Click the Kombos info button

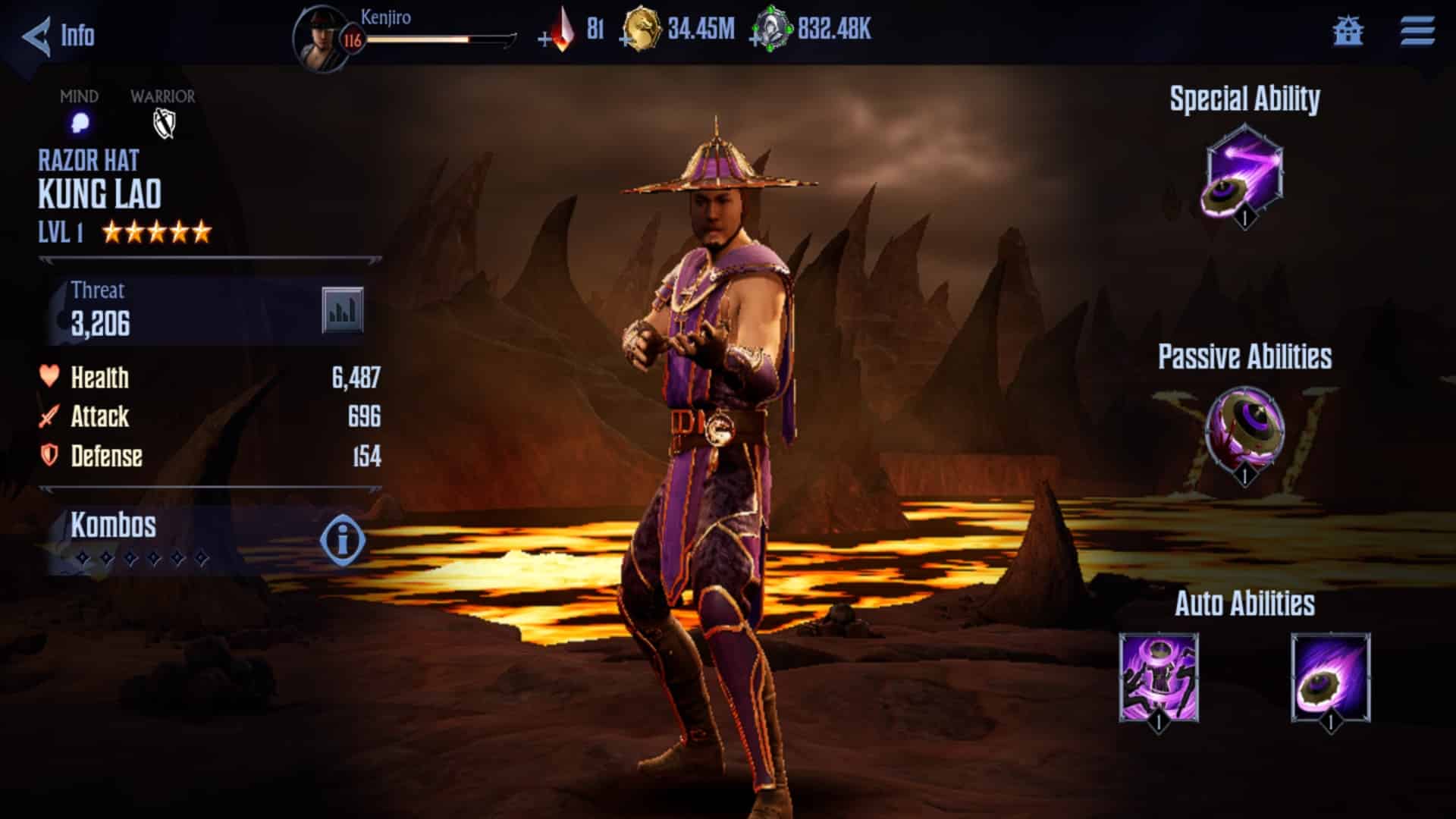coord(340,540)
